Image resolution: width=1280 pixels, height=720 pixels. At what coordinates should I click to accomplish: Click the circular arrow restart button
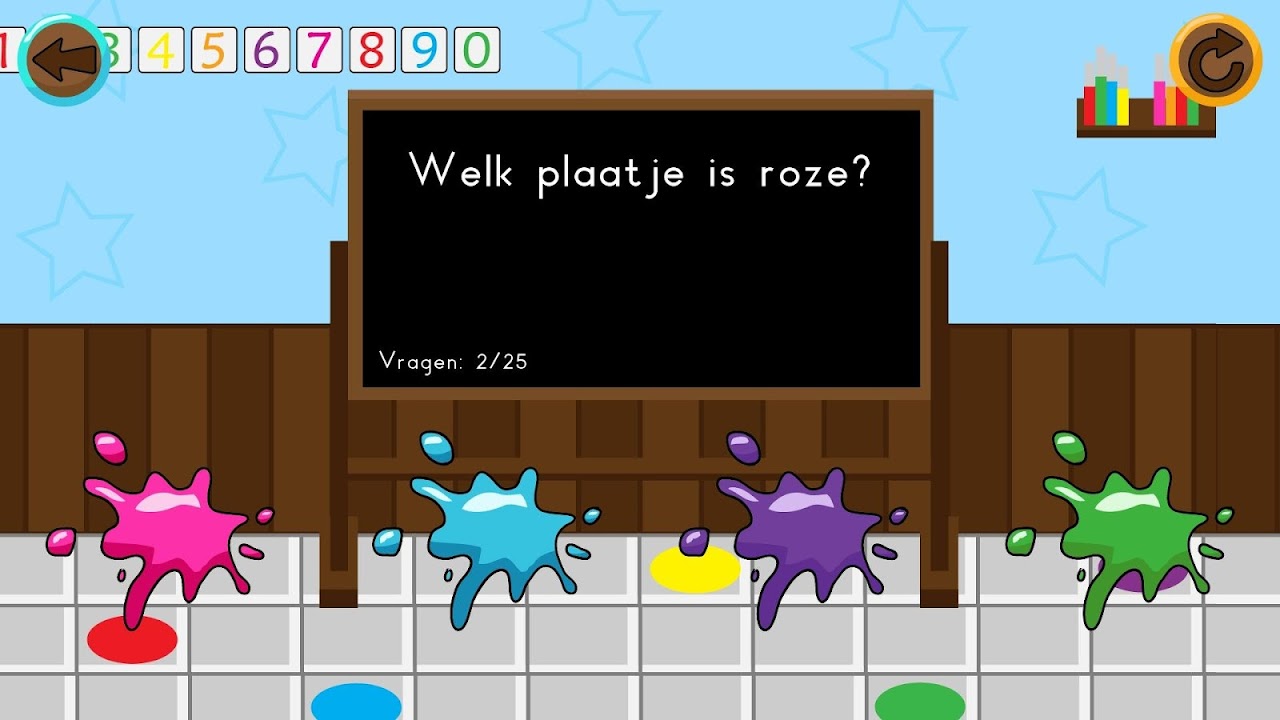point(1215,60)
